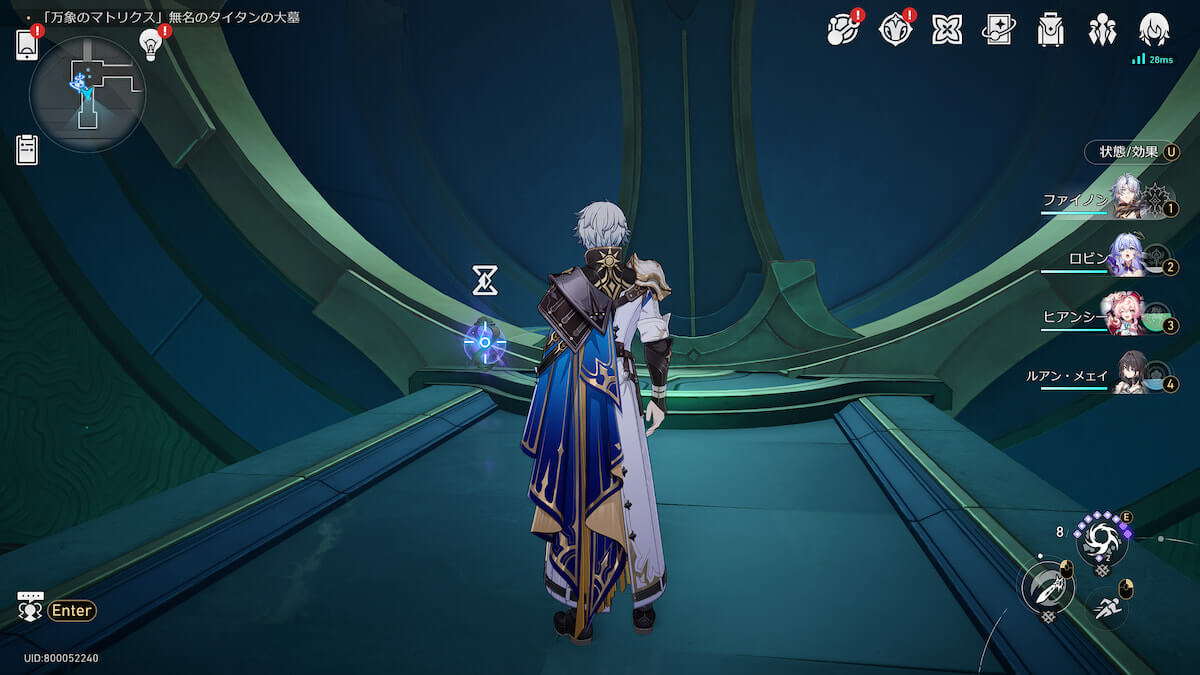Open the backpack inventory
Screen dimensions: 1200x675
tap(1050, 30)
